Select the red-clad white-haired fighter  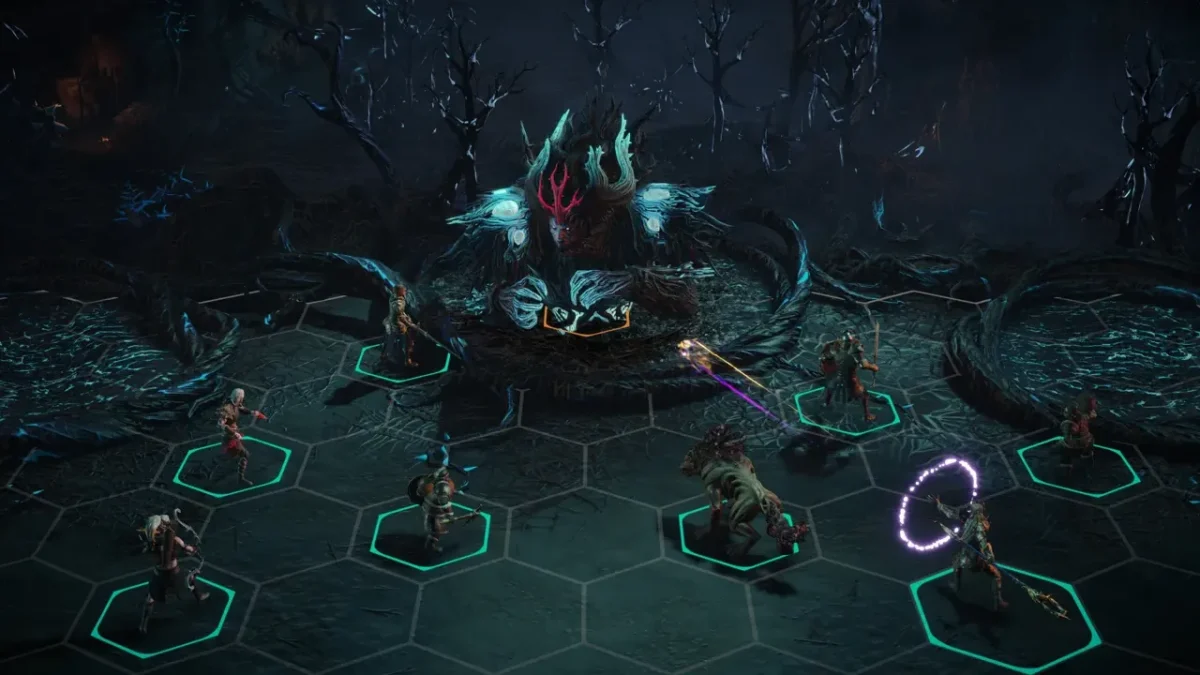[x=236, y=434]
